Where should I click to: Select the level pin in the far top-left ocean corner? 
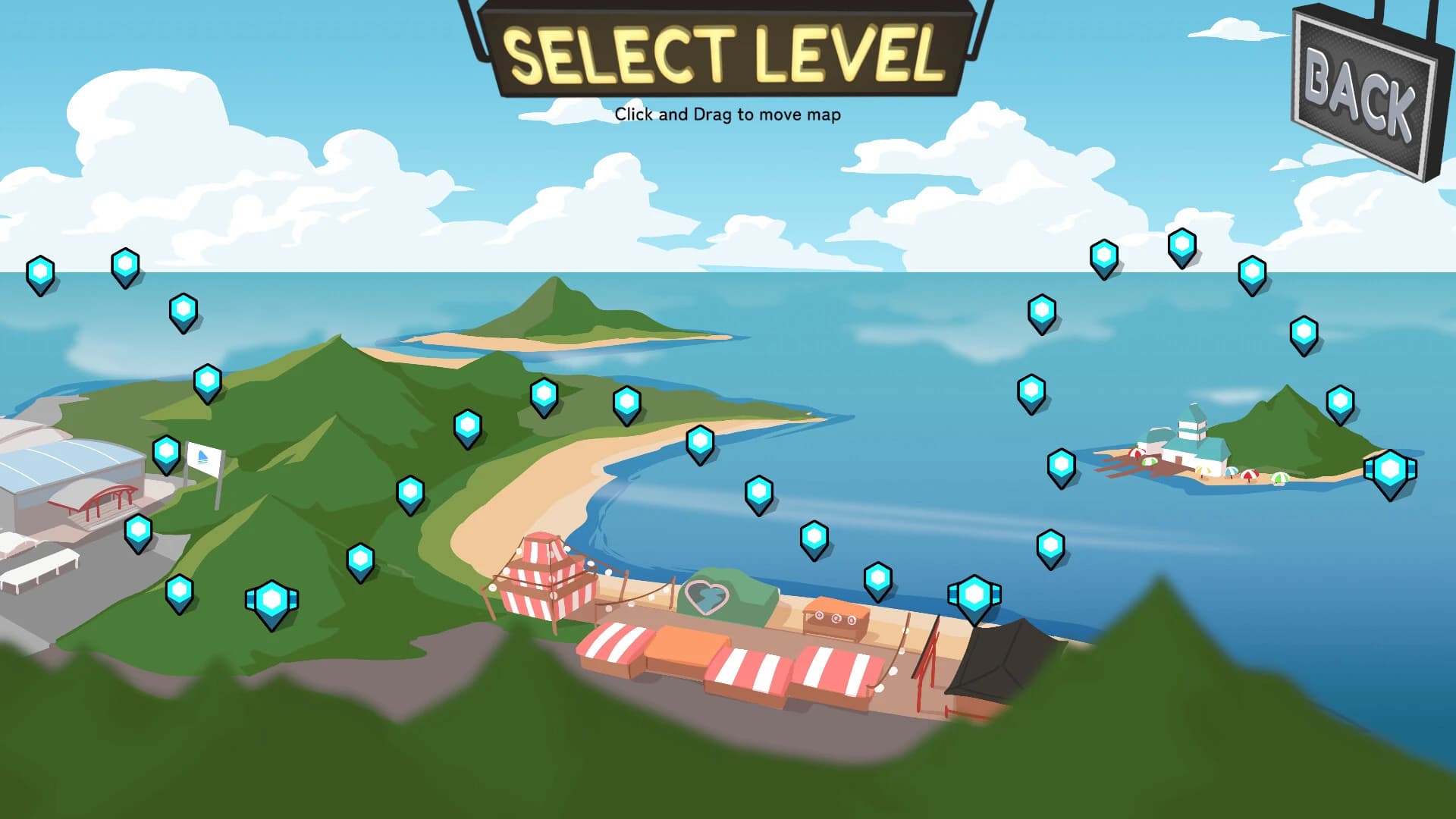pyautogui.click(x=42, y=271)
